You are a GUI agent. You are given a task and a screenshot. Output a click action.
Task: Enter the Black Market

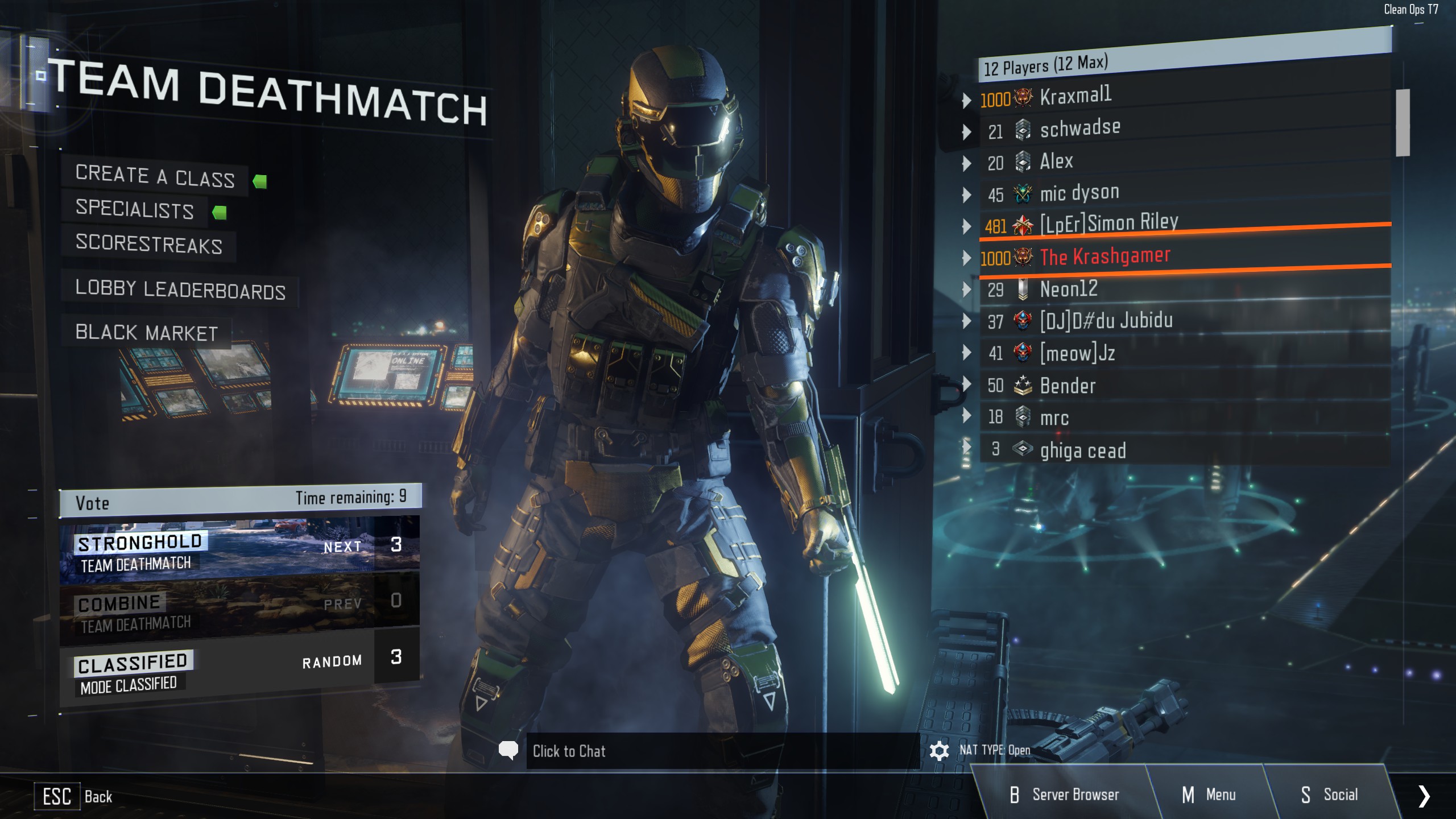(x=147, y=333)
